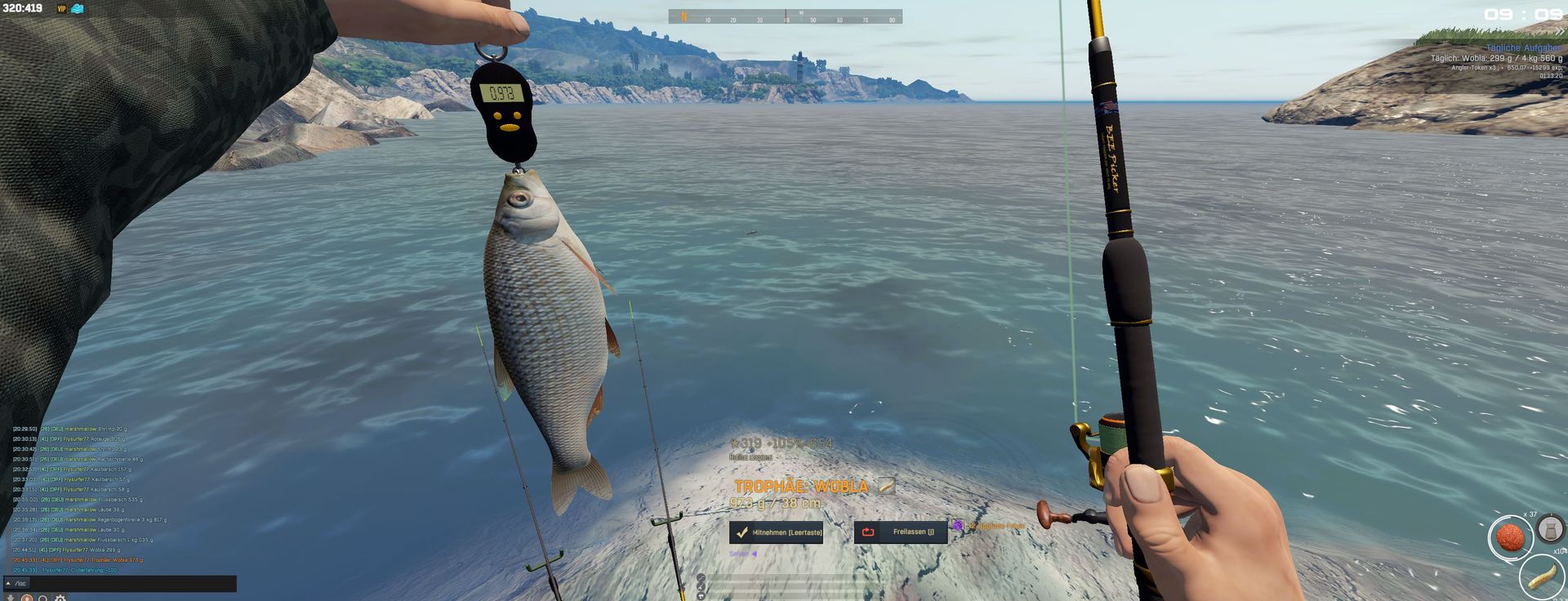1568x601 pixels.
Task: Click the down-arrow icon below chat
Action: (x=10, y=599)
